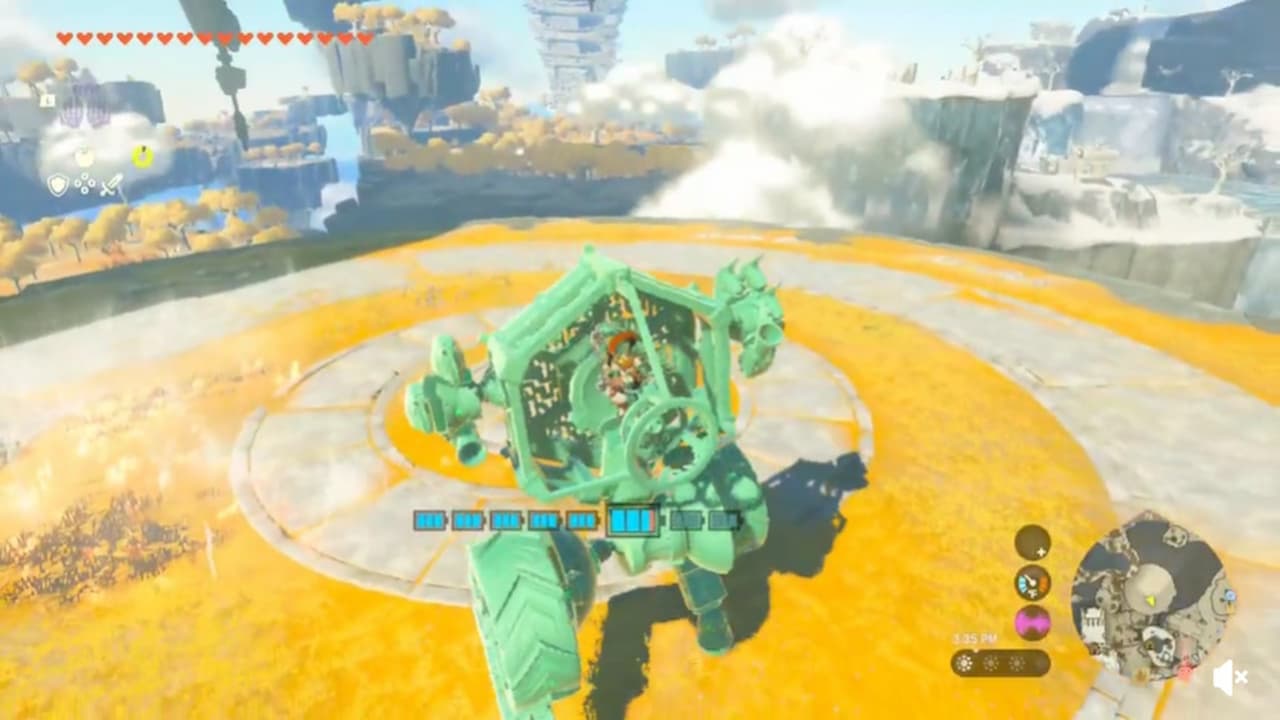Image resolution: width=1280 pixels, height=720 pixels.
Task: Click the four-dot ability icon beside the shield
Action: click(85, 183)
